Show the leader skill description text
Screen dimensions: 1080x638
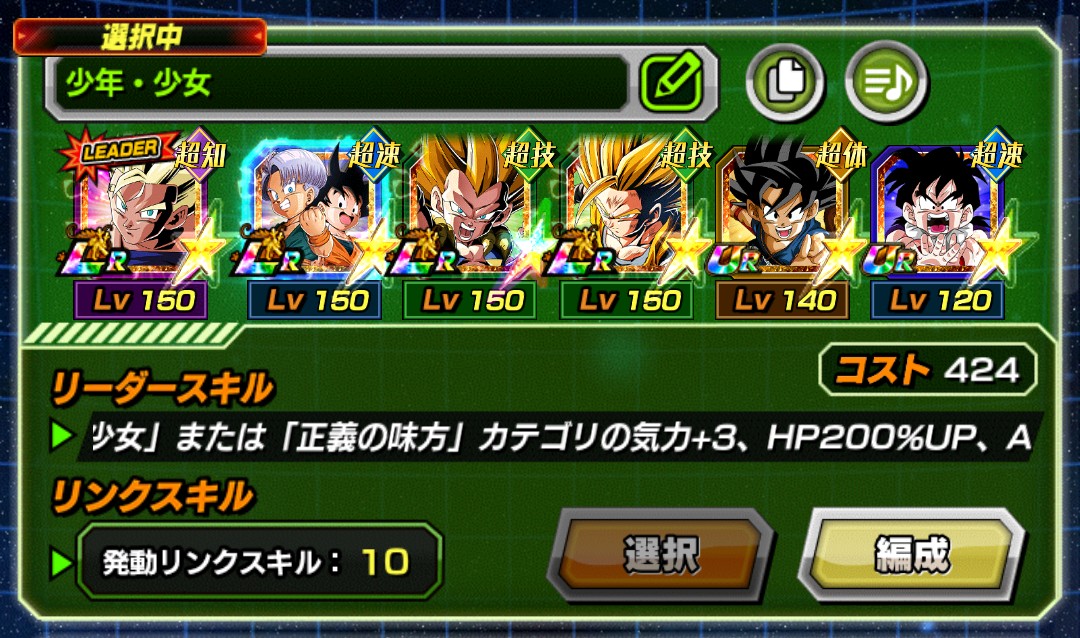pos(560,437)
